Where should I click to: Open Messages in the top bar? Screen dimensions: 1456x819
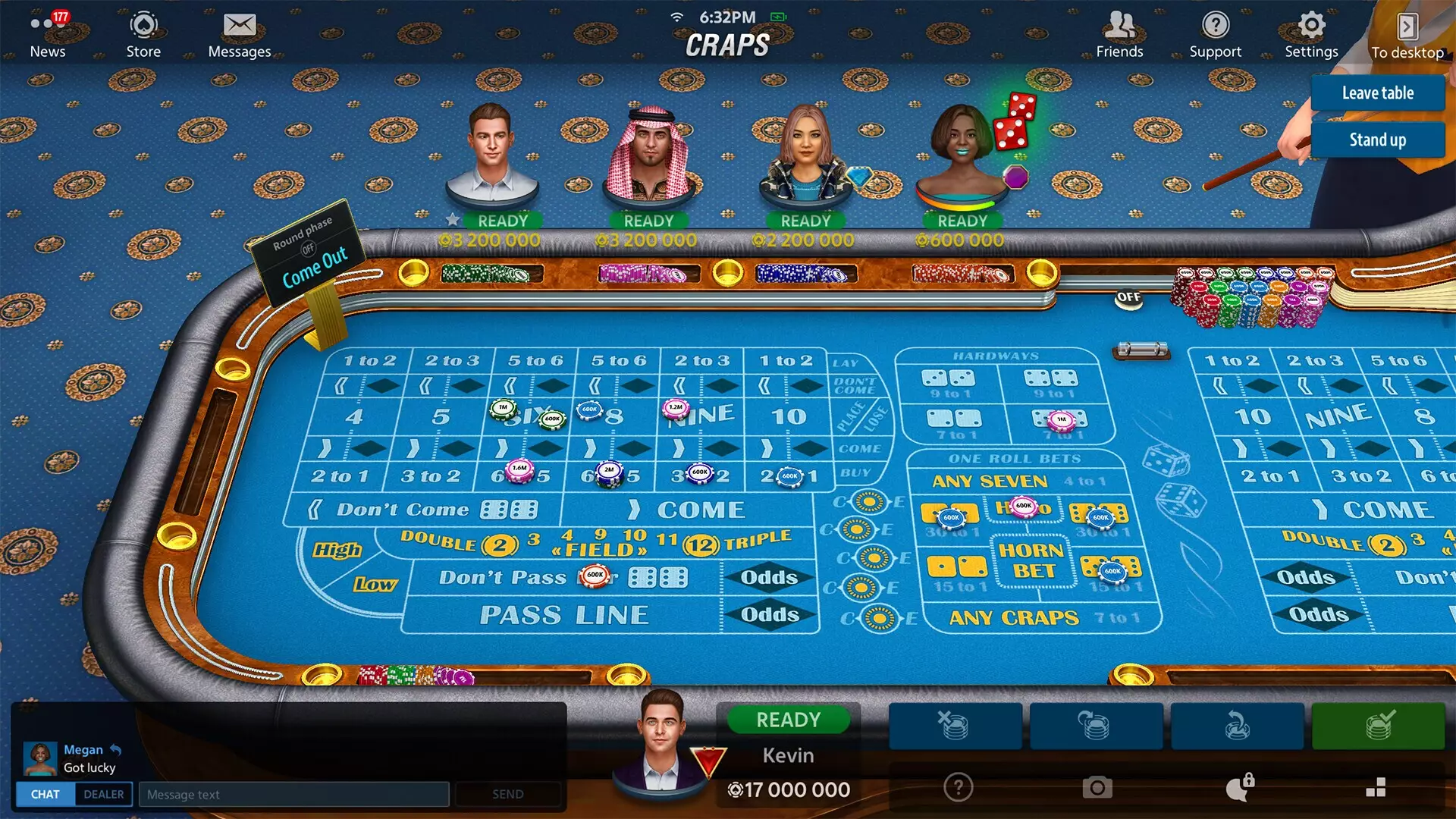point(240,34)
